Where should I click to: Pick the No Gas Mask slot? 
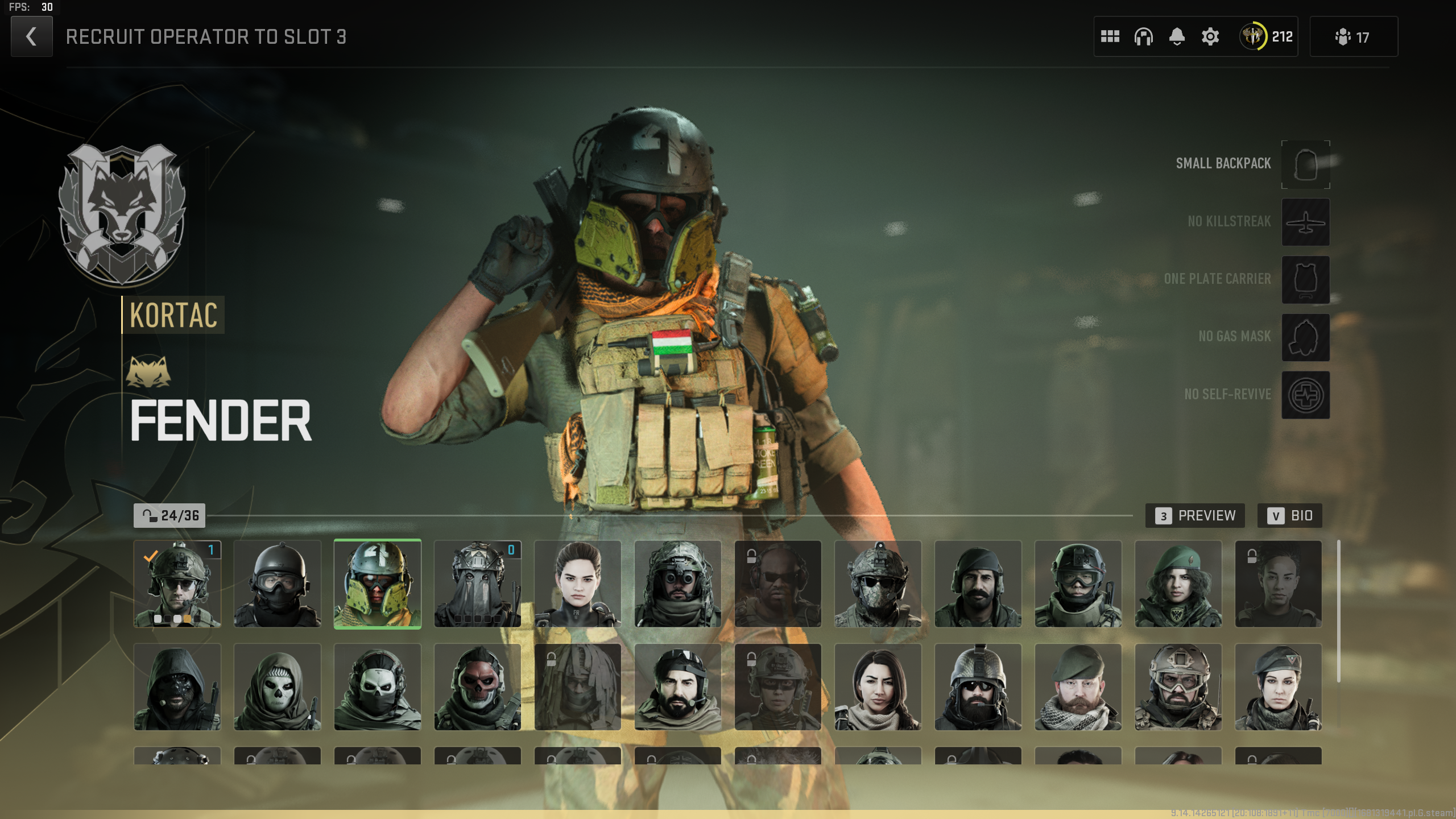point(1305,337)
